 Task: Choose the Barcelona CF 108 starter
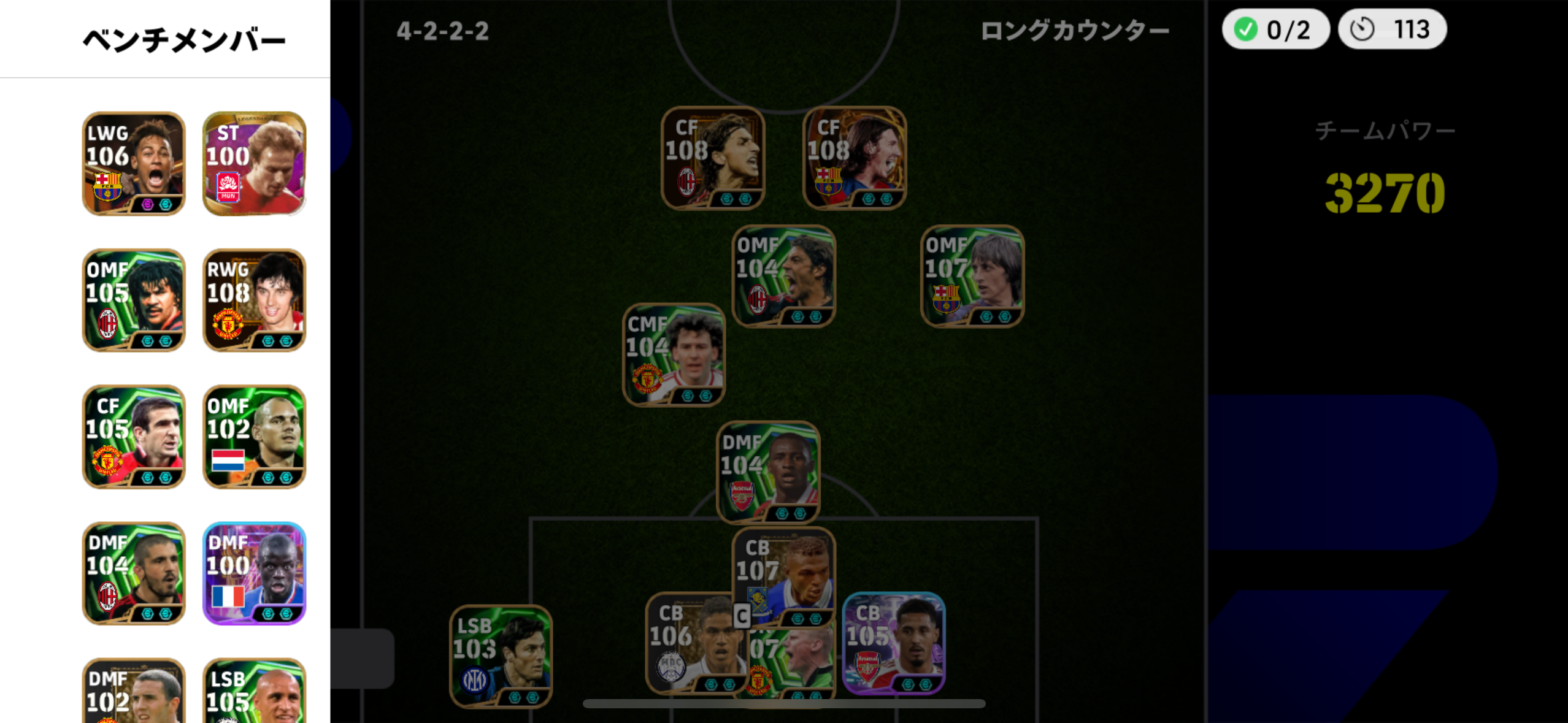point(854,158)
